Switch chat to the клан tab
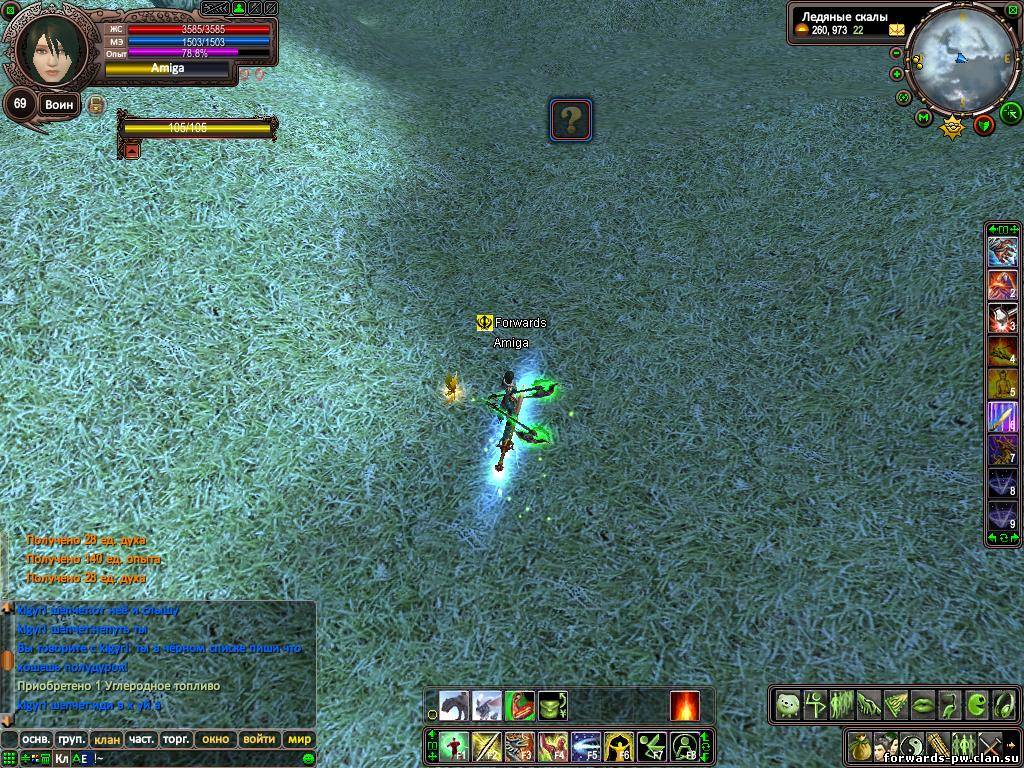Viewport: 1024px width, 768px height. [105, 740]
